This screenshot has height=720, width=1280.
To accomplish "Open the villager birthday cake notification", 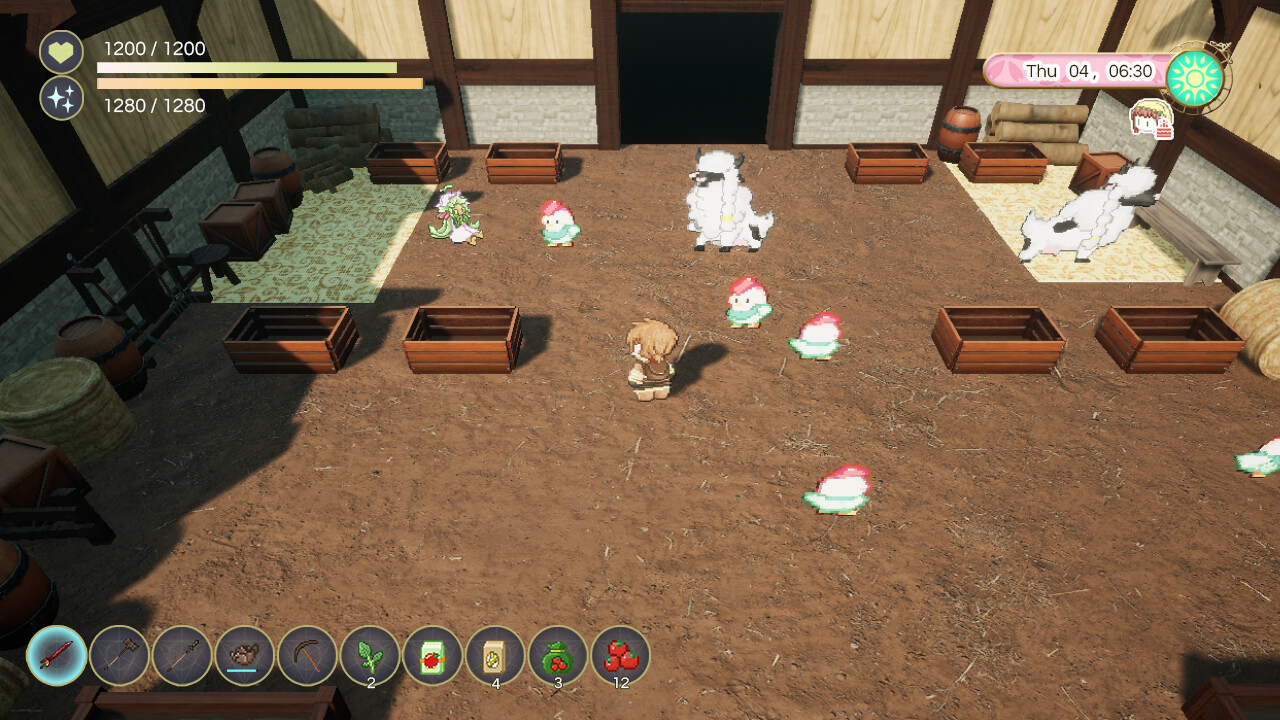I will (x=1152, y=119).
